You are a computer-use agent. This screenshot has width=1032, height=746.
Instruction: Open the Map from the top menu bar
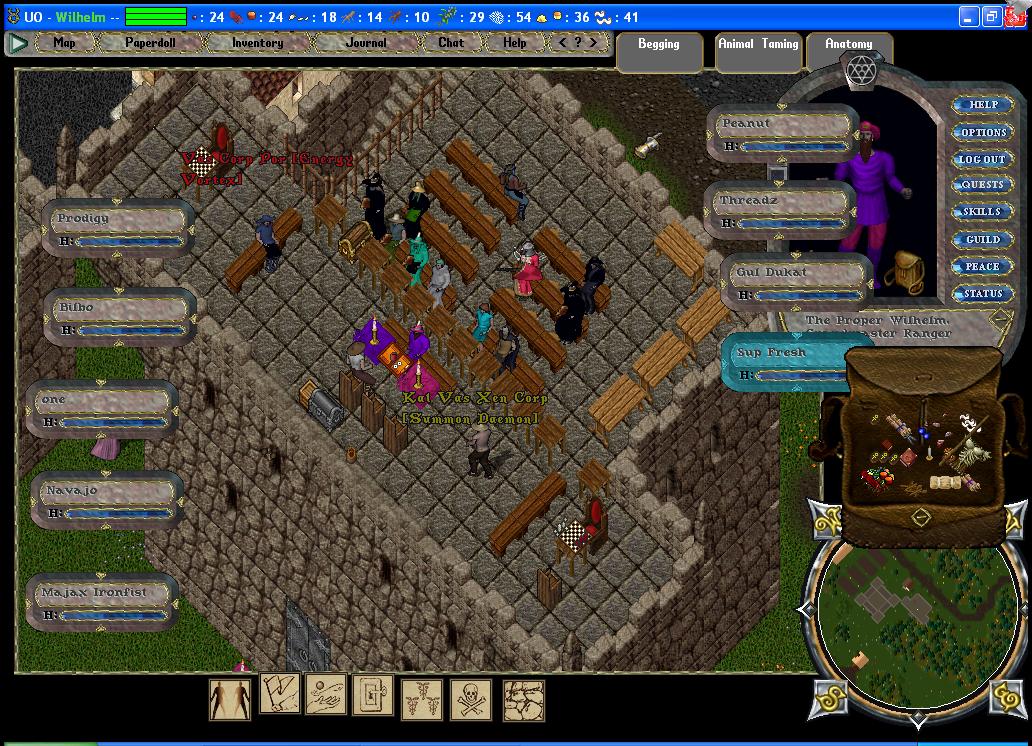click(x=64, y=43)
